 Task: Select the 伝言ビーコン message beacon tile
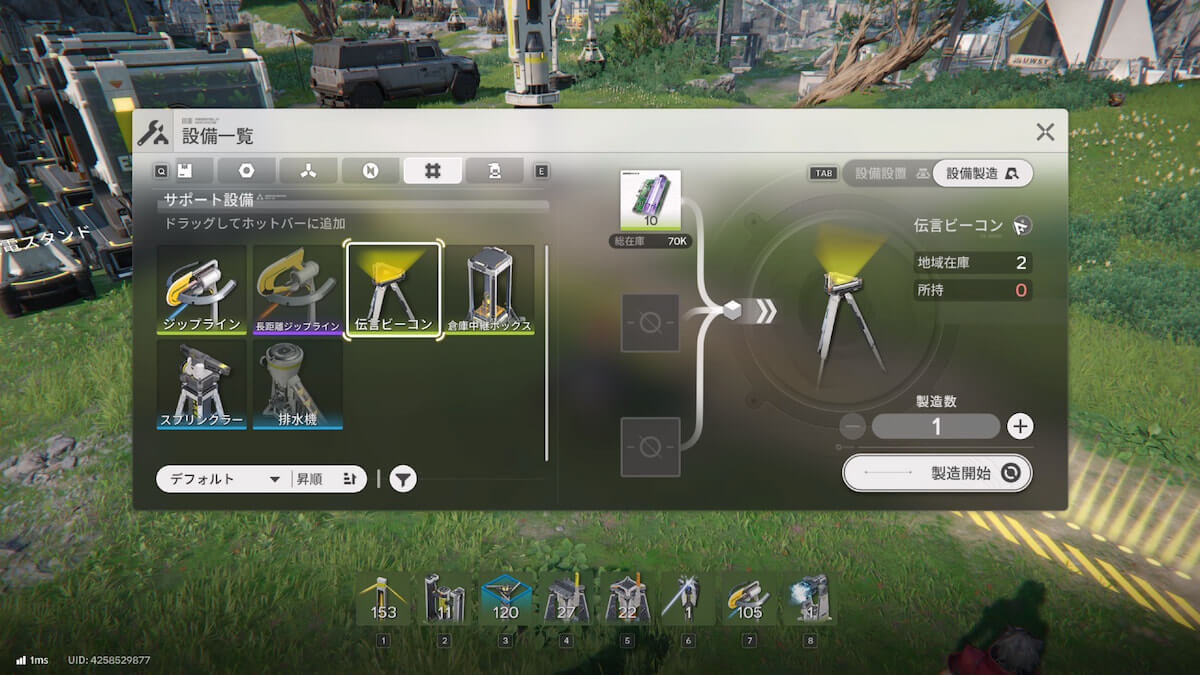coord(394,289)
